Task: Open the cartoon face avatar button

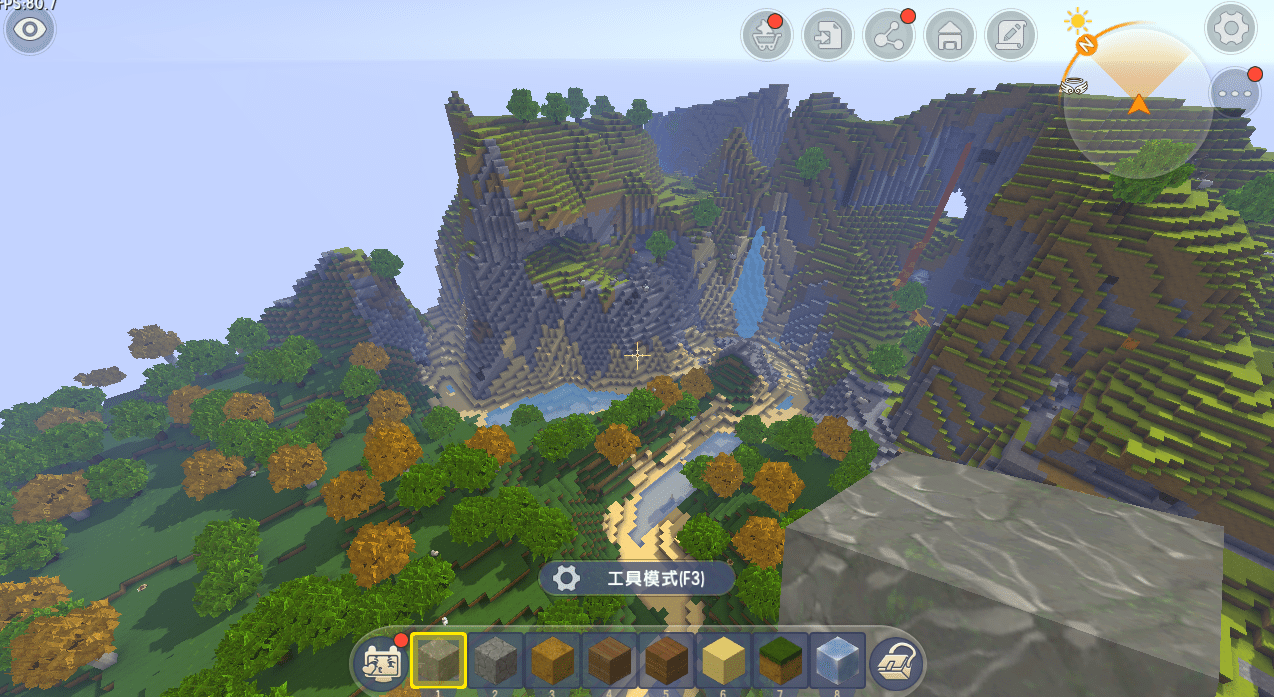Action: (x=381, y=661)
